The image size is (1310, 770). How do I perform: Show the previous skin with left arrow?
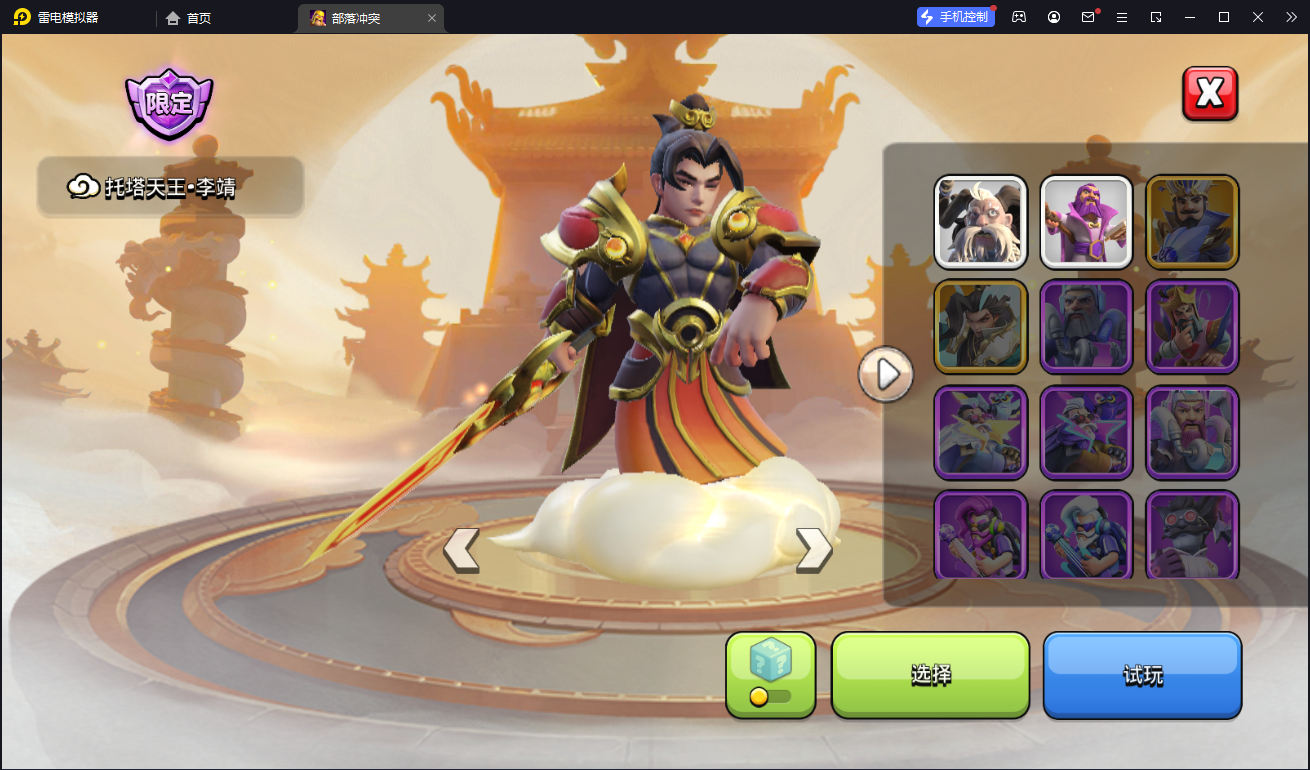point(461,550)
